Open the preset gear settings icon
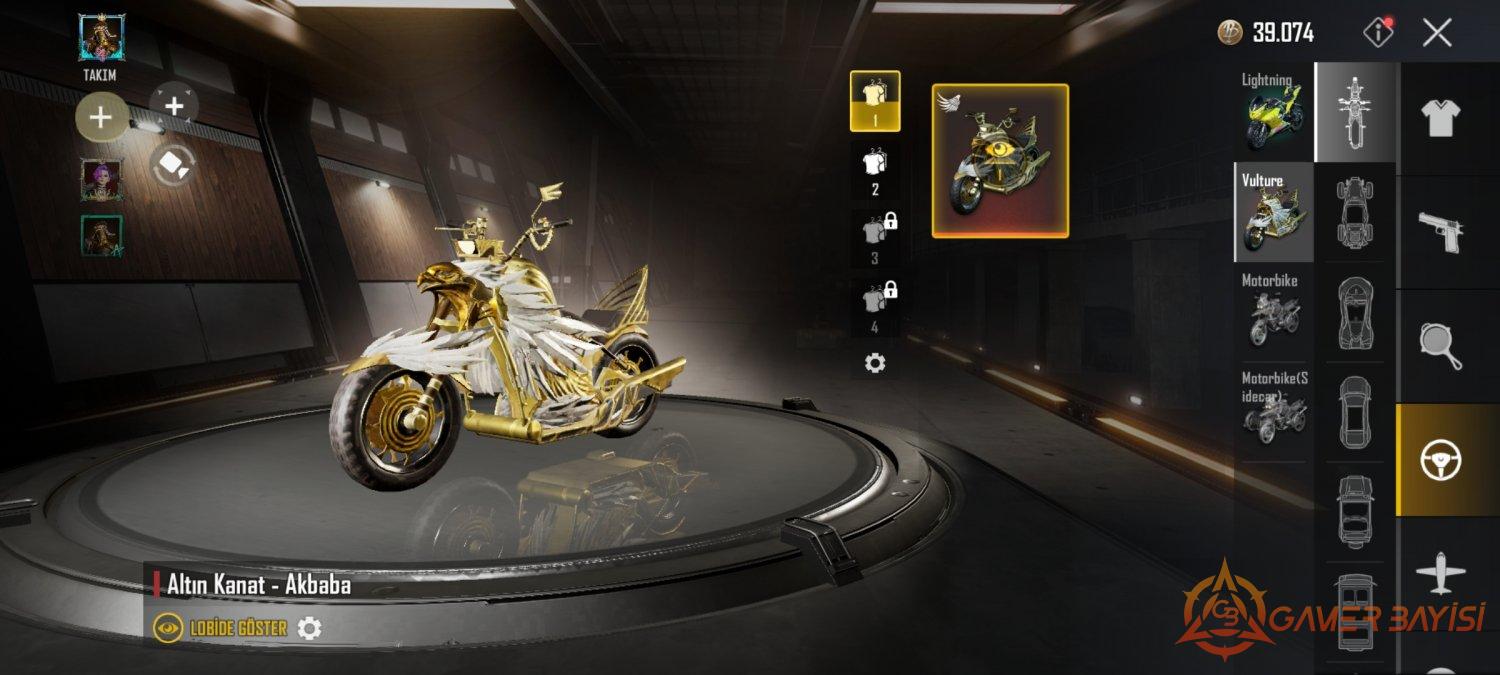Image resolution: width=1500 pixels, height=675 pixels. pyautogui.click(x=875, y=363)
